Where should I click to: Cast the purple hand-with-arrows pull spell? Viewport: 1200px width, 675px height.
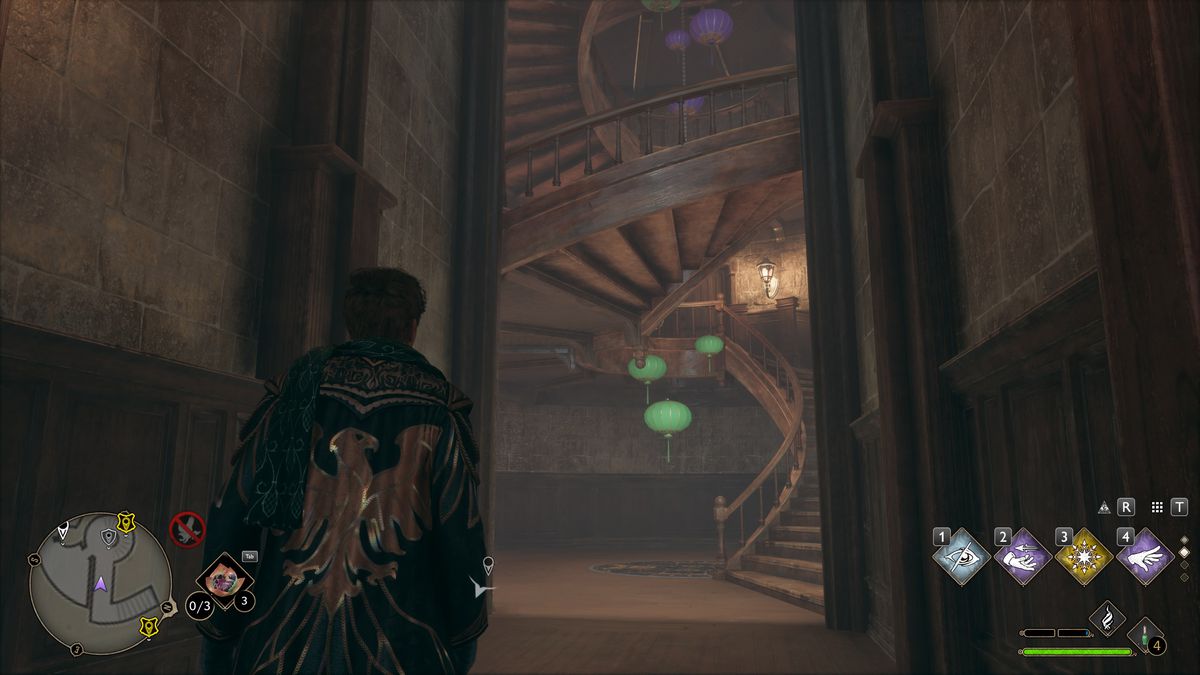[x=1023, y=557]
